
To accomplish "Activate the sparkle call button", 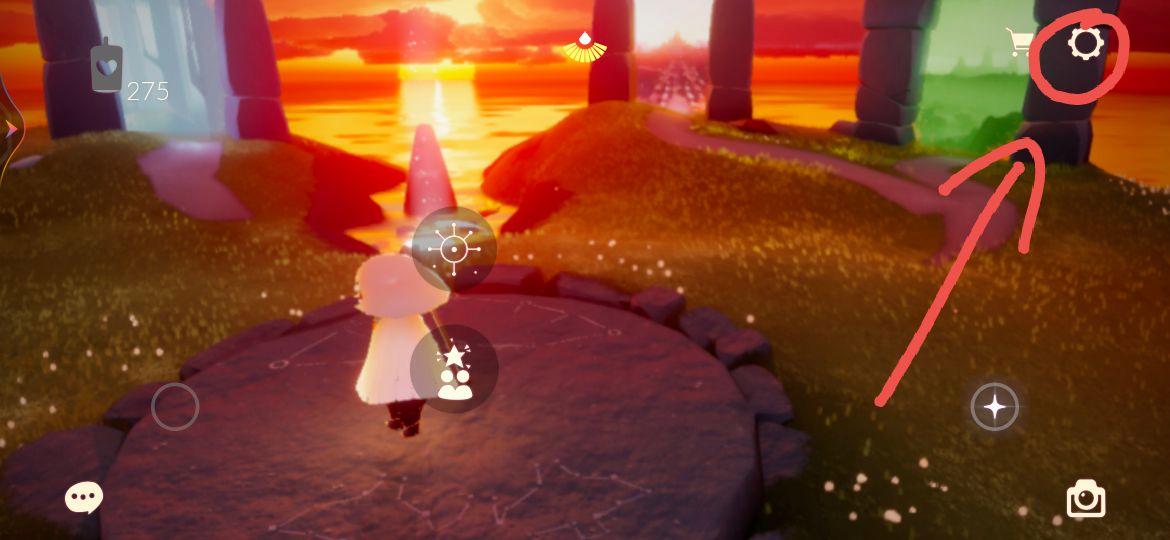I will 995,407.
